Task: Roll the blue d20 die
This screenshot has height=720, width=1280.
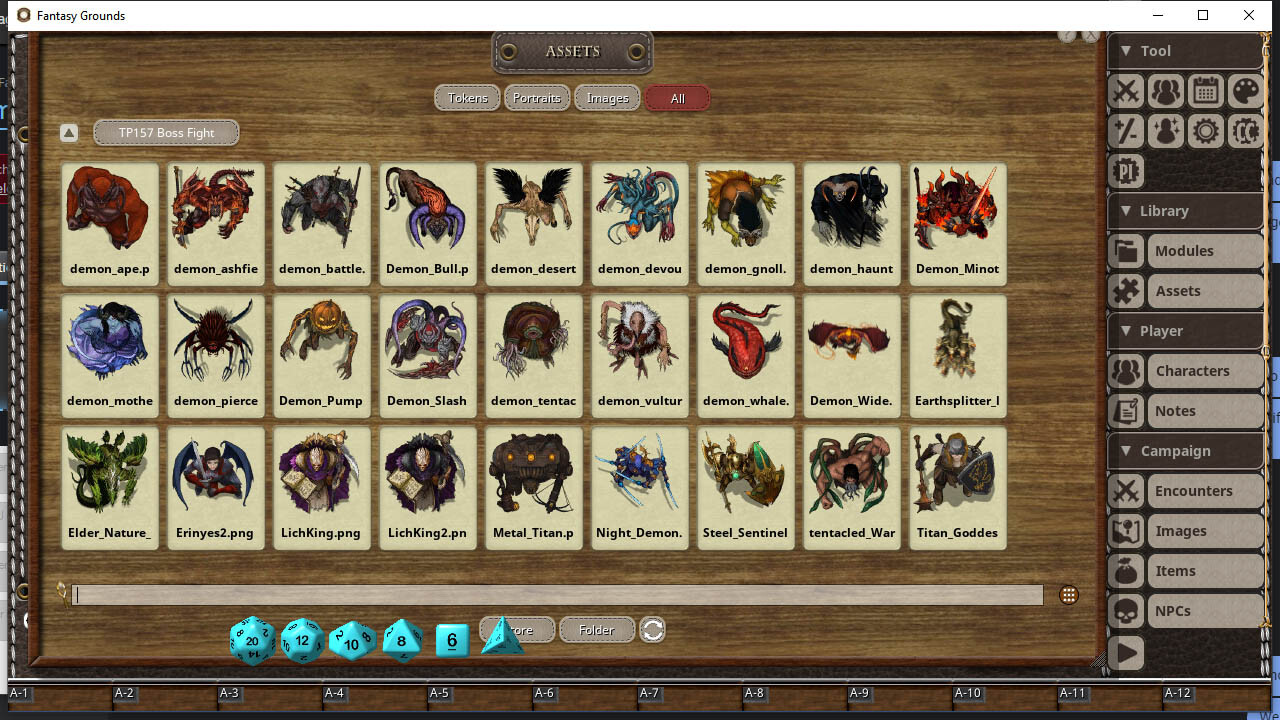Action: pyautogui.click(x=252, y=641)
